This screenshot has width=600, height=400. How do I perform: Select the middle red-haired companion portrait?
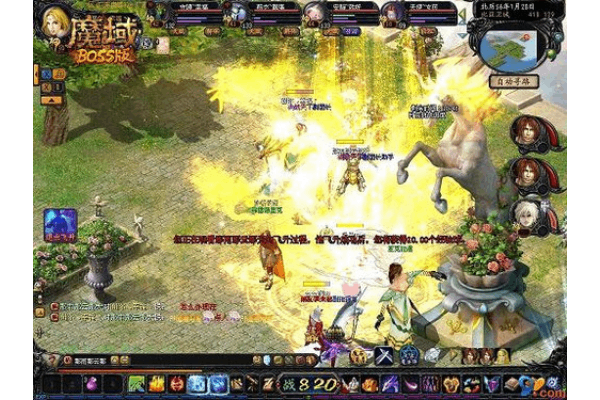pos(526,173)
